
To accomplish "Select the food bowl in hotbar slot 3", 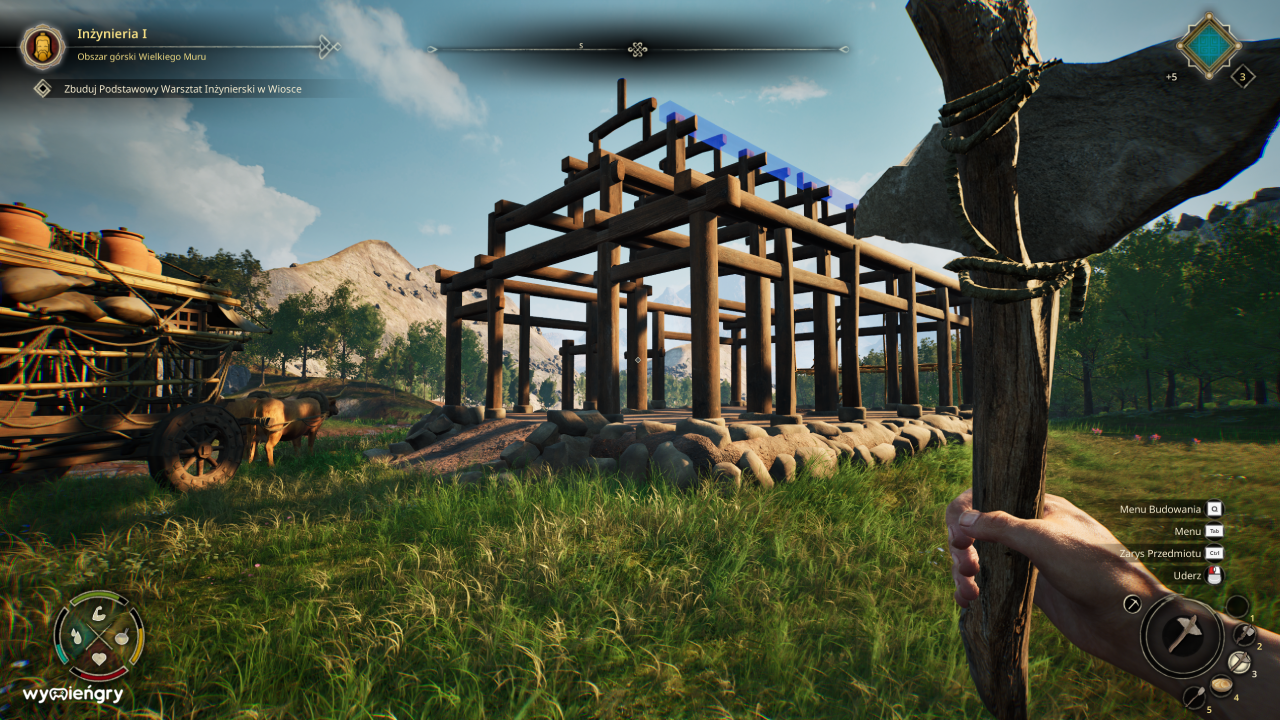I will click(1221, 685).
